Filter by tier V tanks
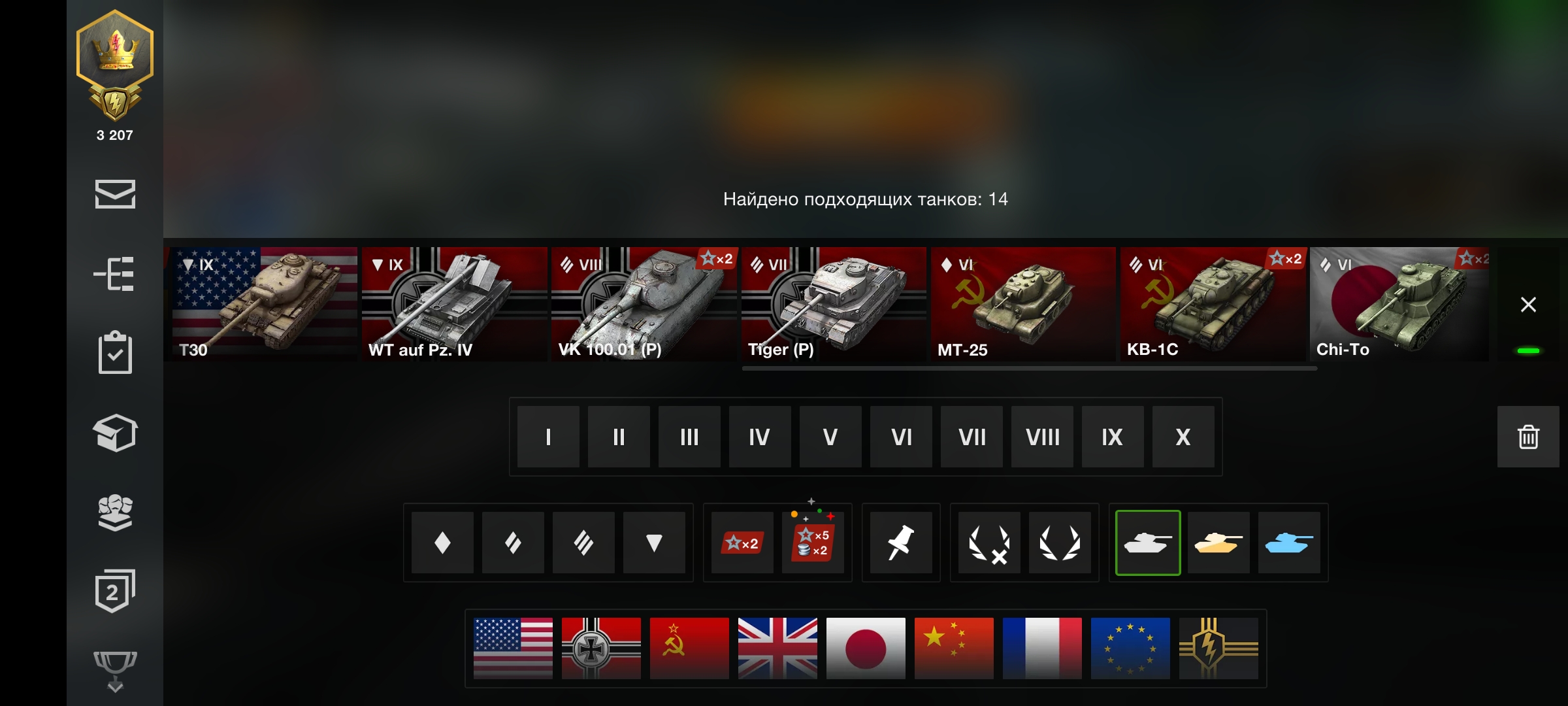This screenshot has height=706, width=1568. click(x=830, y=437)
